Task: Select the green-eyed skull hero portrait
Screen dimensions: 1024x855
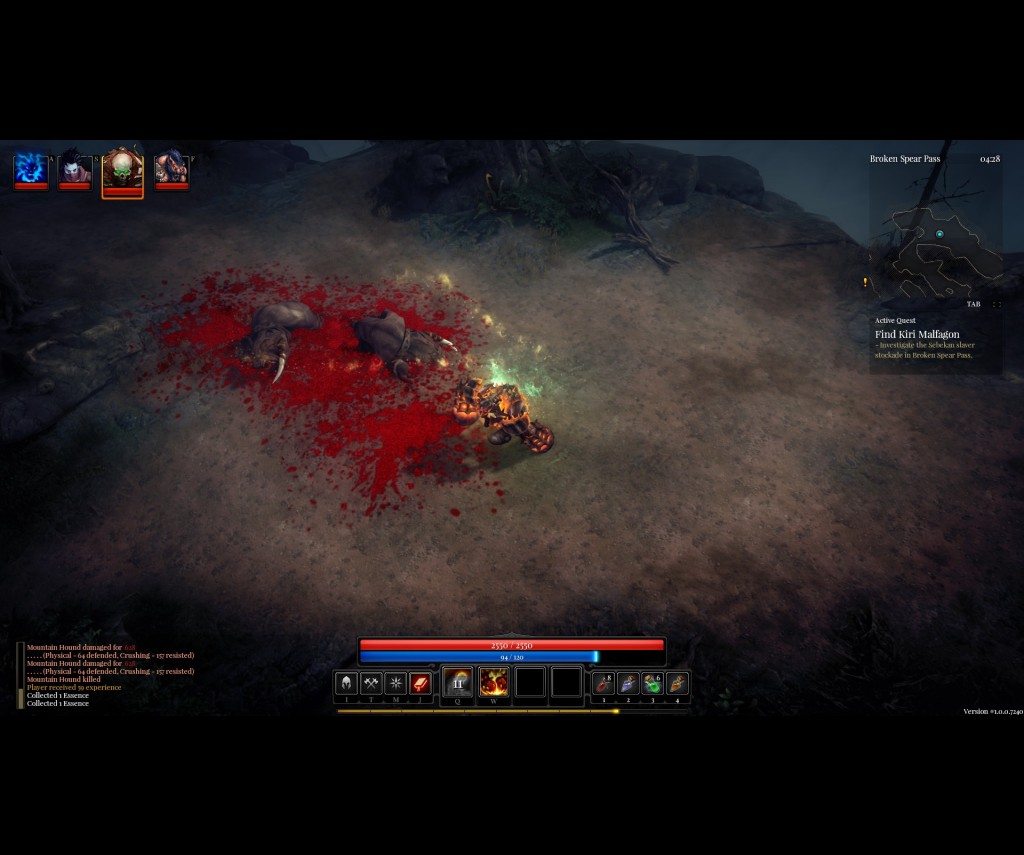Action: coord(123,170)
